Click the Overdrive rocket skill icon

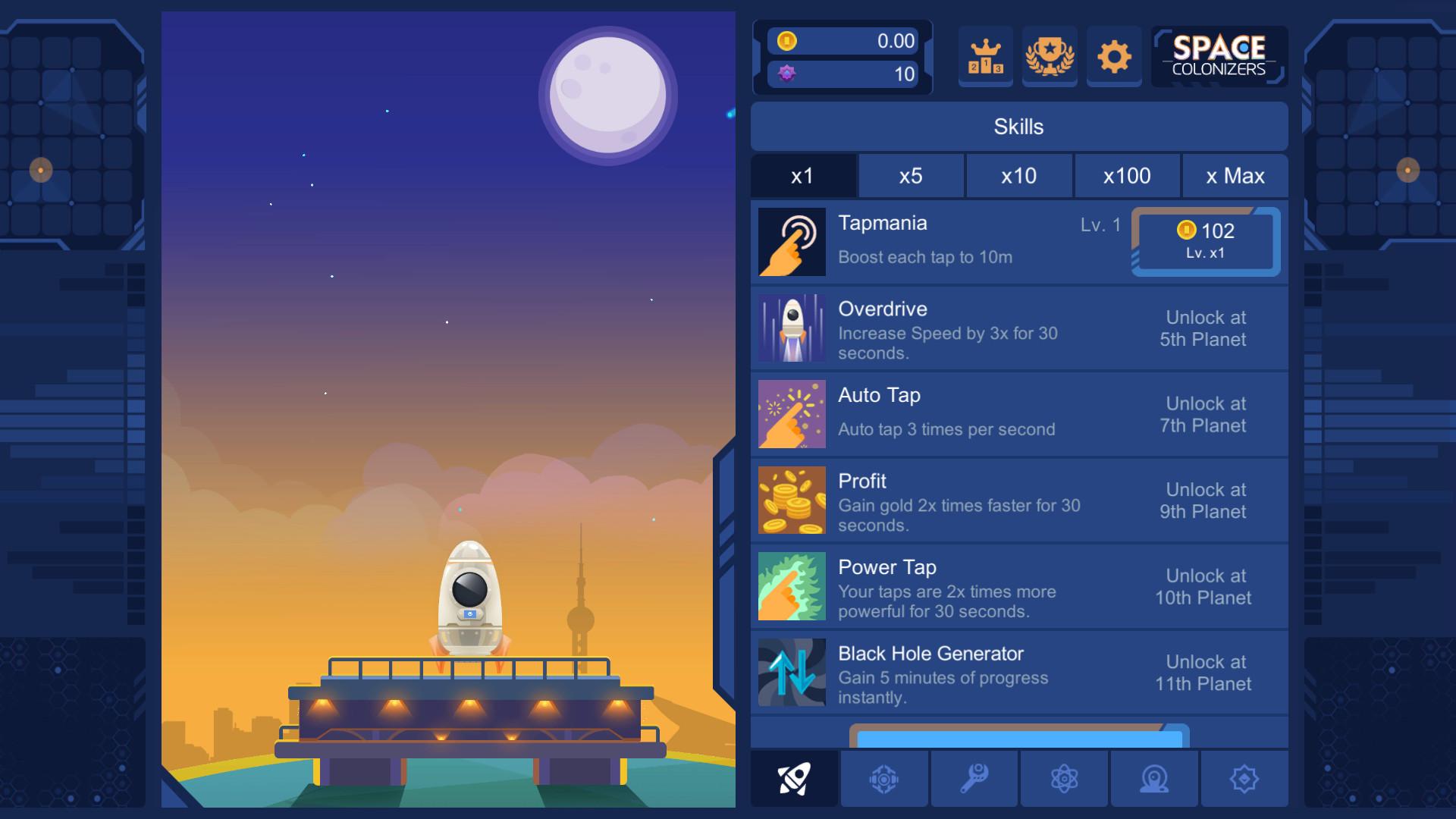[x=791, y=328]
